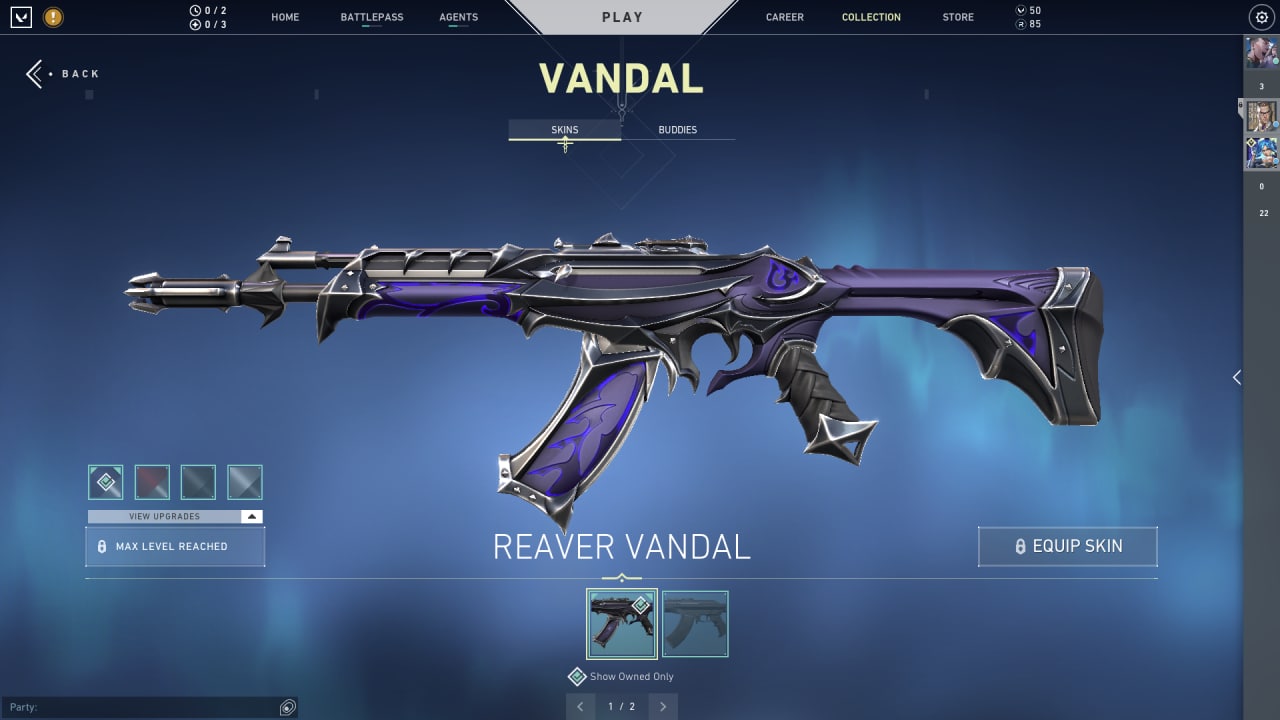The image size is (1280, 720).
Task: Open the Settings gear icon
Action: (1260, 17)
